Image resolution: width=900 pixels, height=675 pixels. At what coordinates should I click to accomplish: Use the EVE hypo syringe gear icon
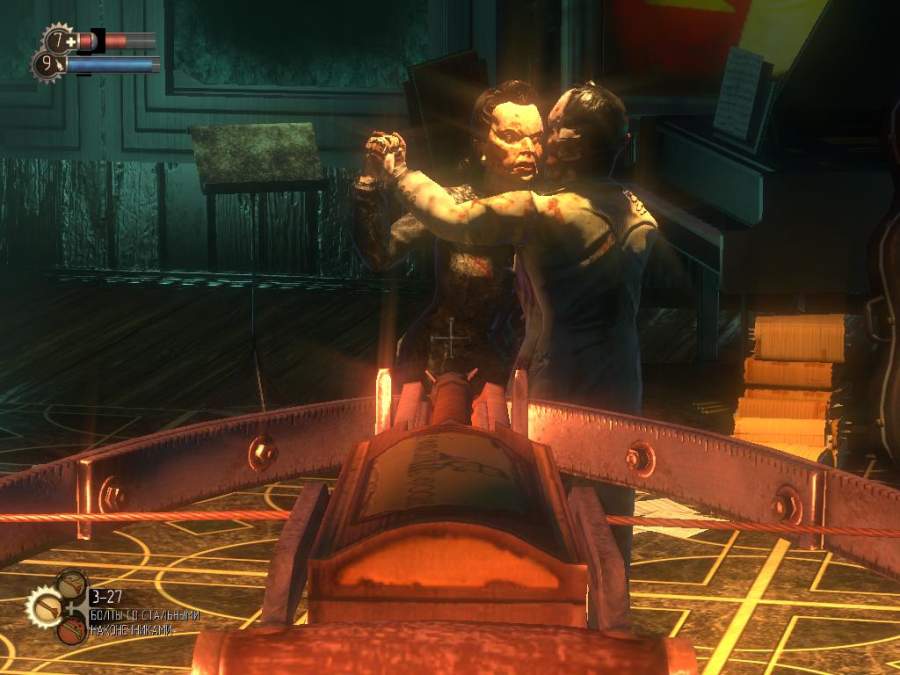46,66
